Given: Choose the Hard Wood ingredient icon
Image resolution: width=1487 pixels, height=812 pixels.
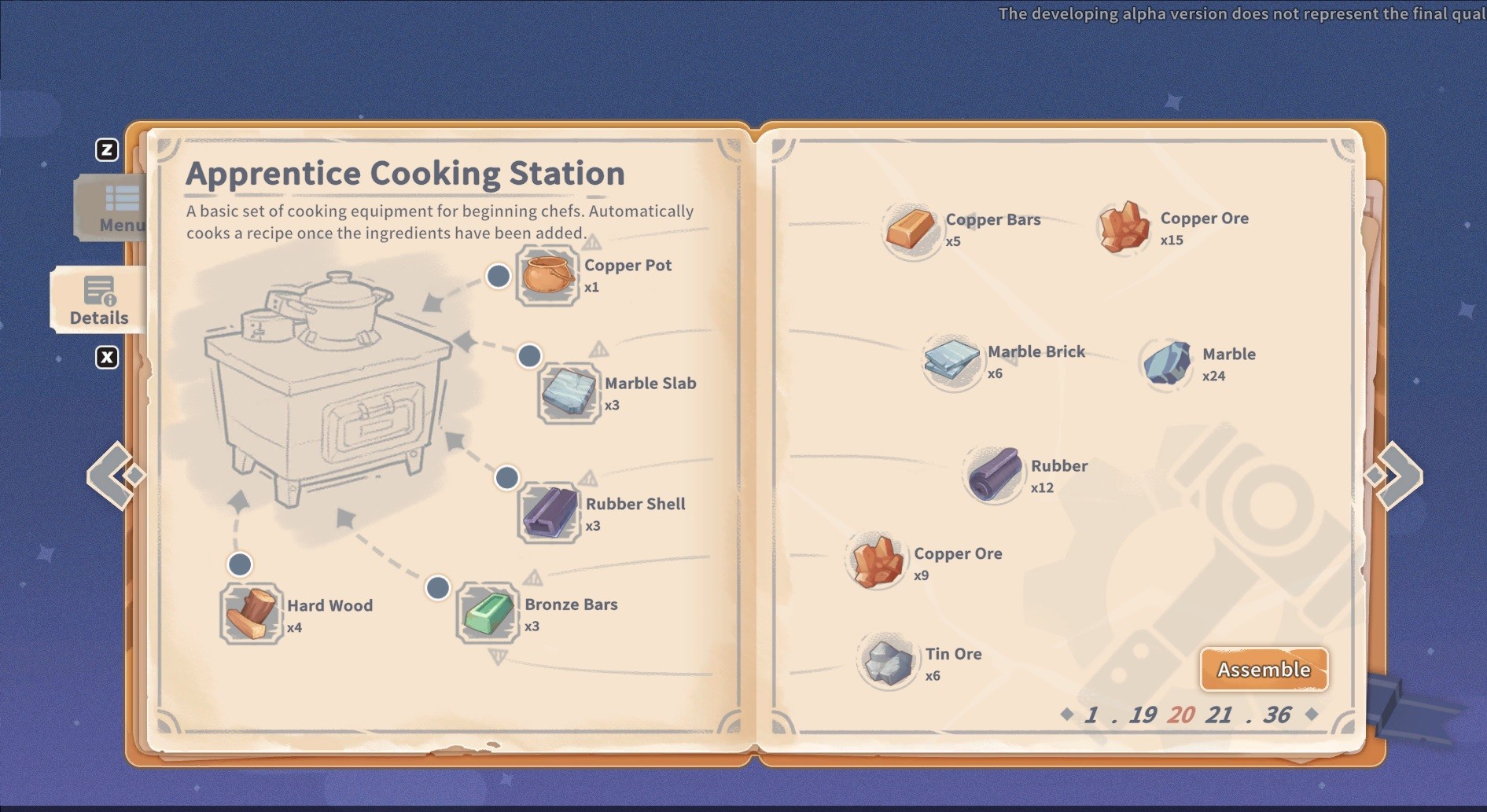Looking at the screenshot, I should [x=251, y=615].
